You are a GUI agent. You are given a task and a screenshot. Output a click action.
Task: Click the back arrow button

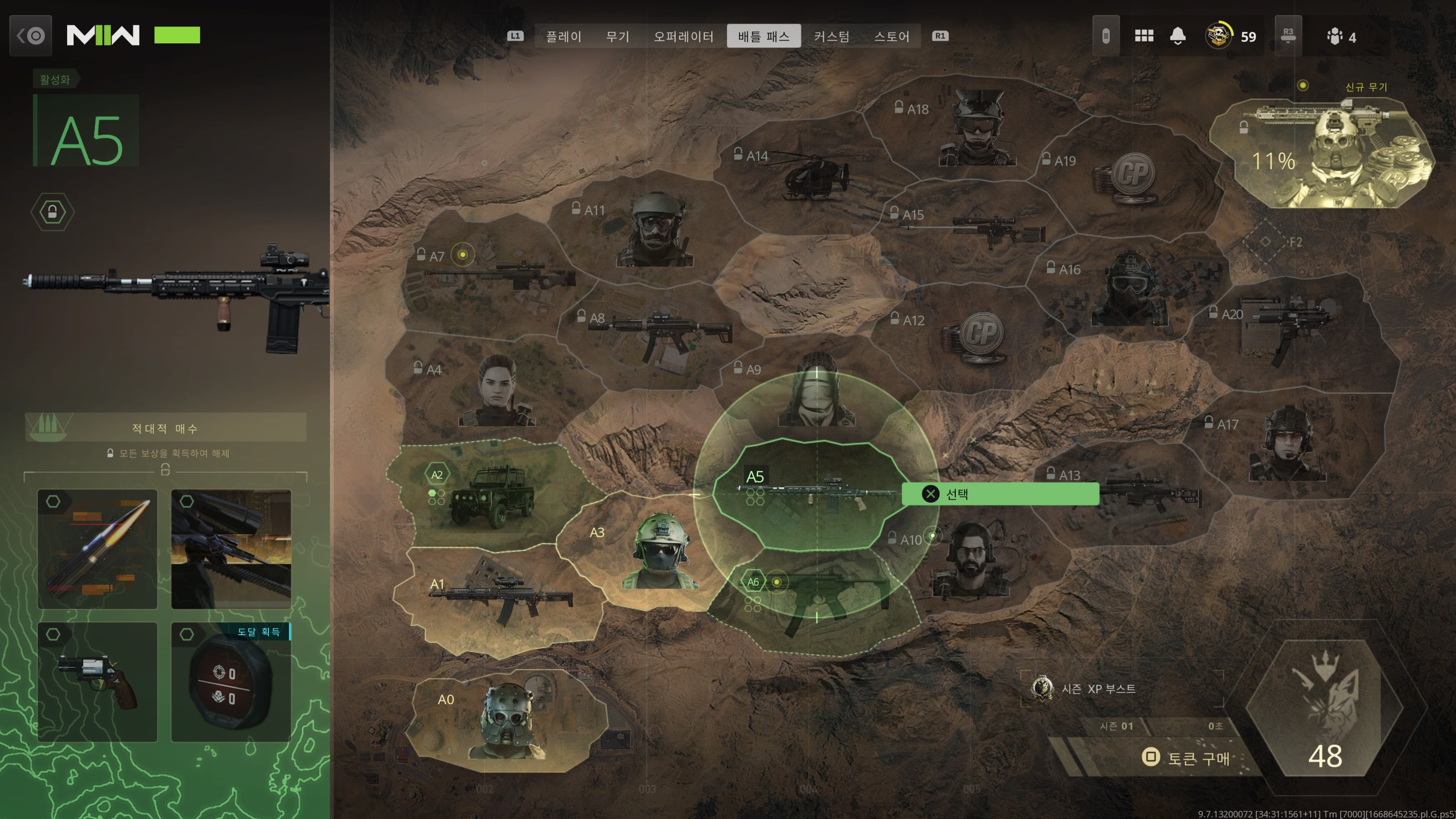[30, 36]
